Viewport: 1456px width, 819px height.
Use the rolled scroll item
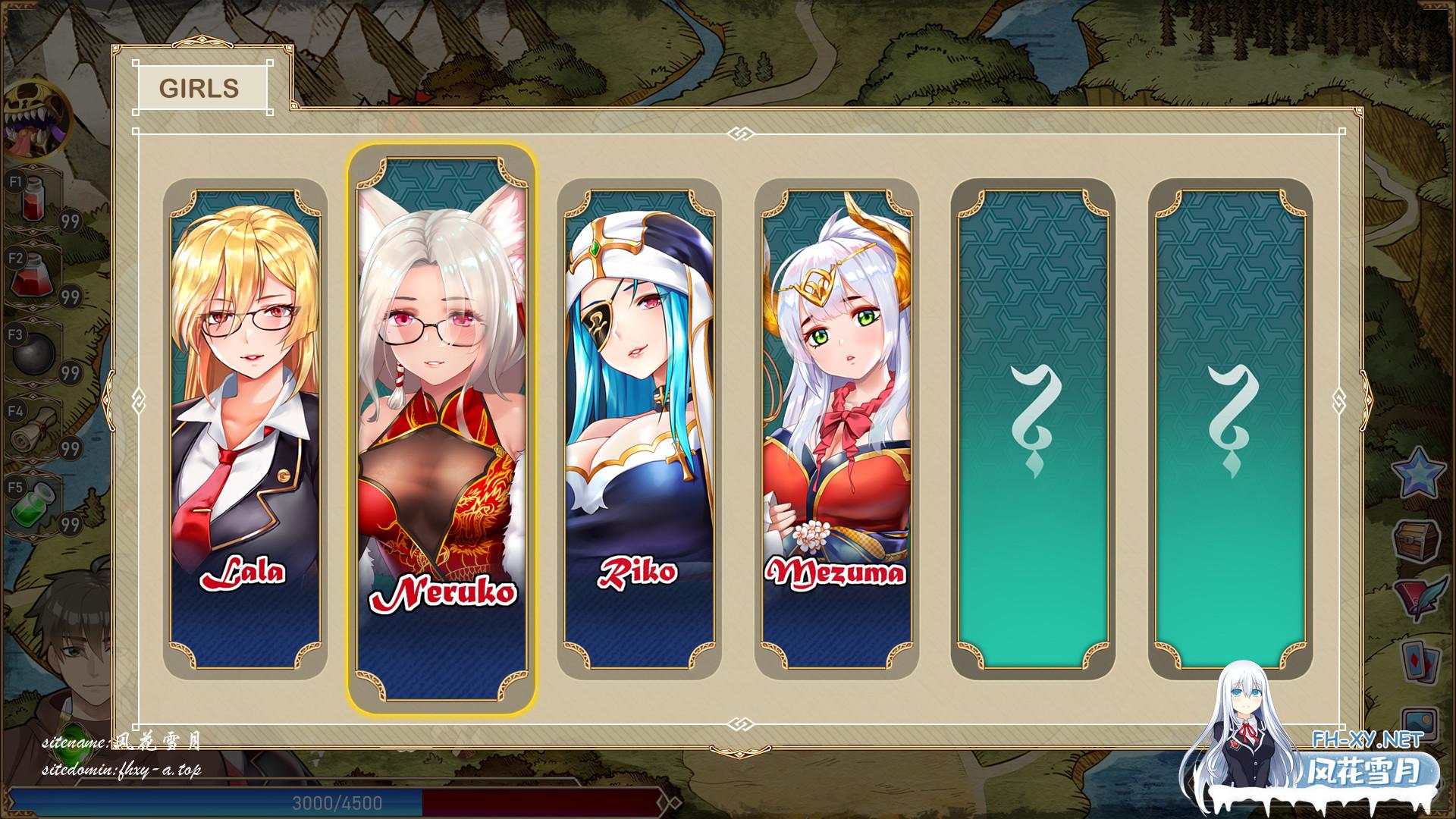tap(33, 429)
